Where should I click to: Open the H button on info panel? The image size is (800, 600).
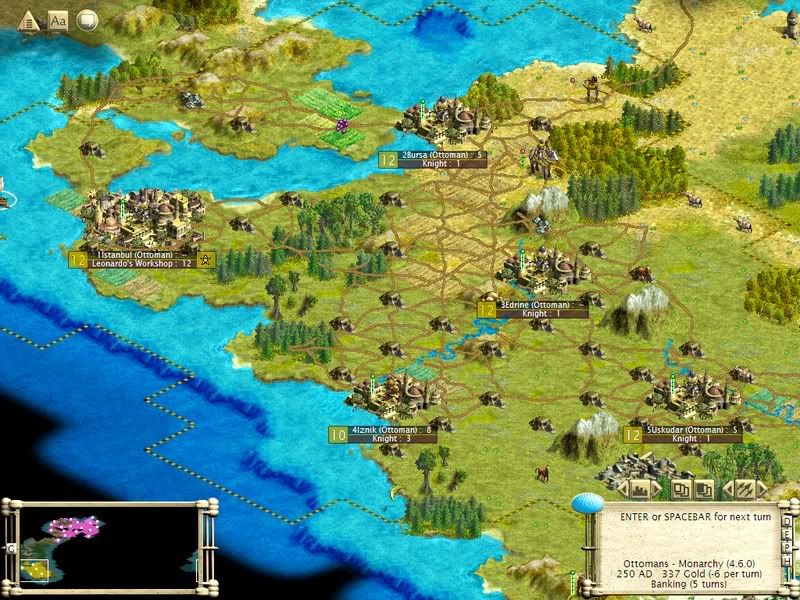tap(789, 559)
